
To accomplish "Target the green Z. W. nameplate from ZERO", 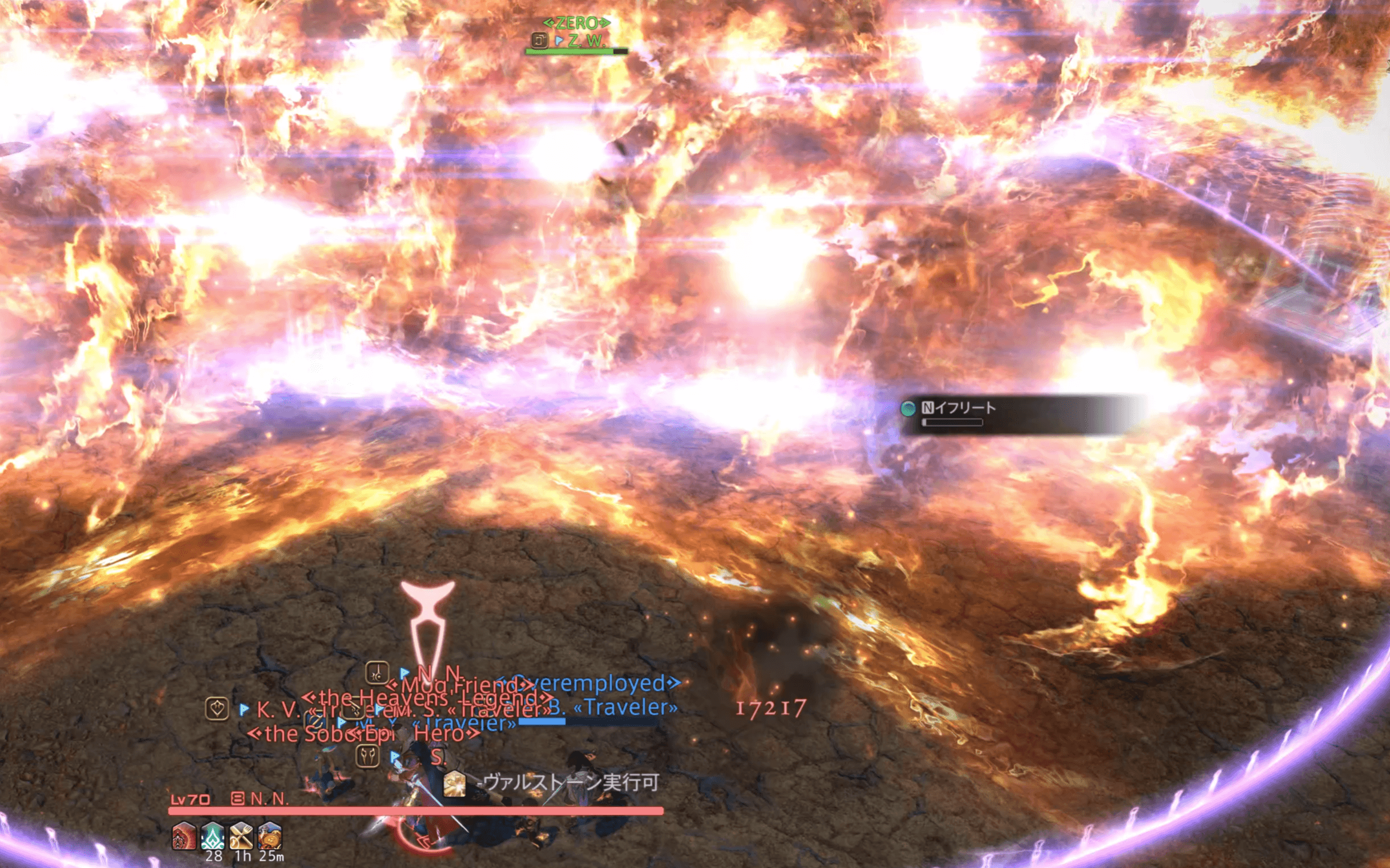I will pyautogui.click(x=585, y=41).
